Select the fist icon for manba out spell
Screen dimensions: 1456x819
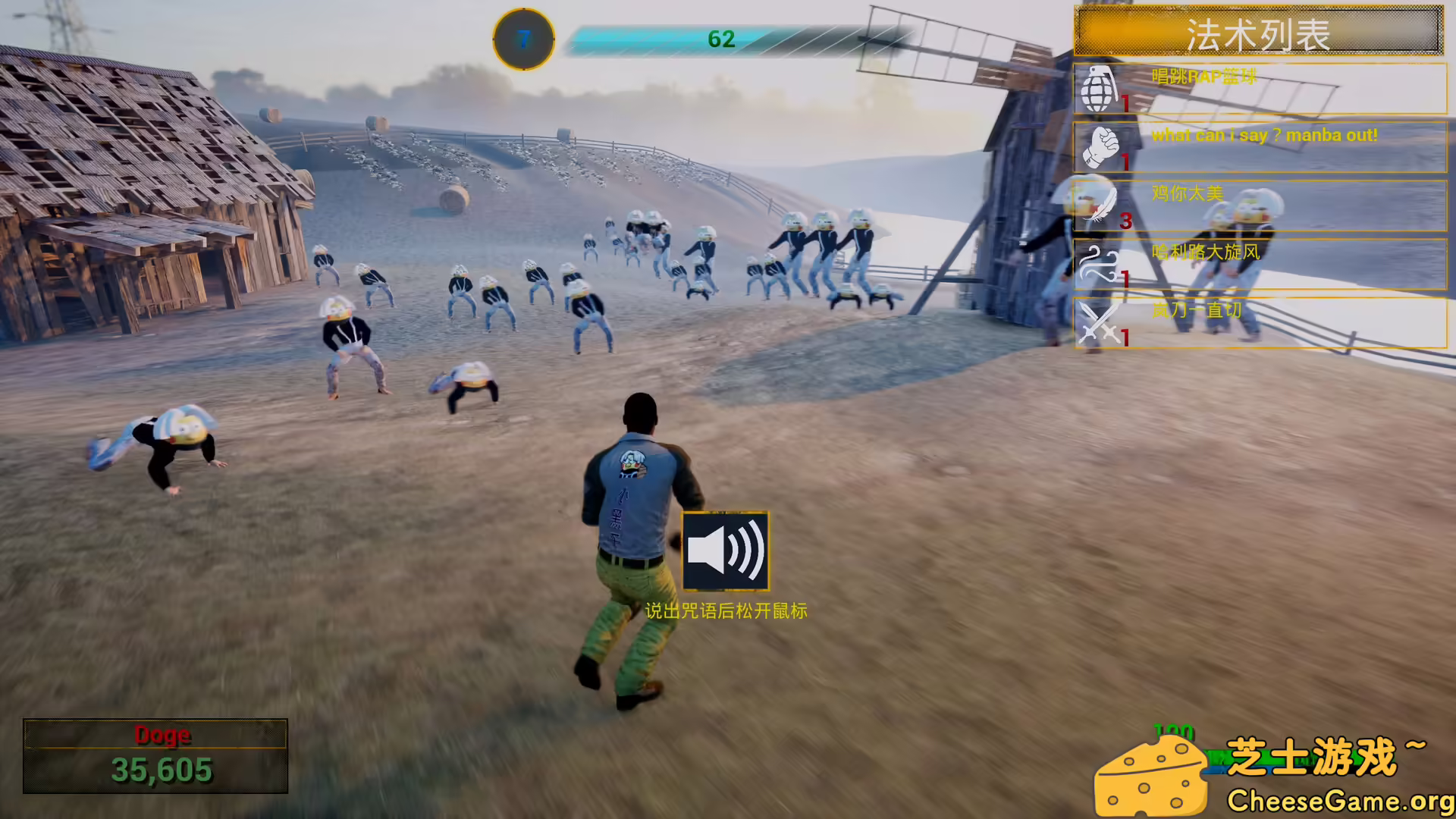tap(1104, 146)
